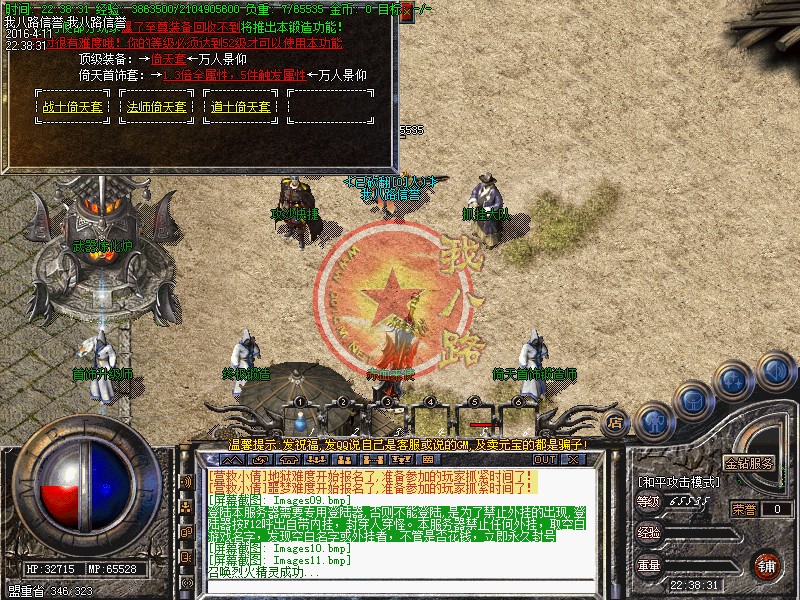Viewport: 800px width, 600px height.
Task: Select the 法师倚天套 dialog option
Action: 157,107
